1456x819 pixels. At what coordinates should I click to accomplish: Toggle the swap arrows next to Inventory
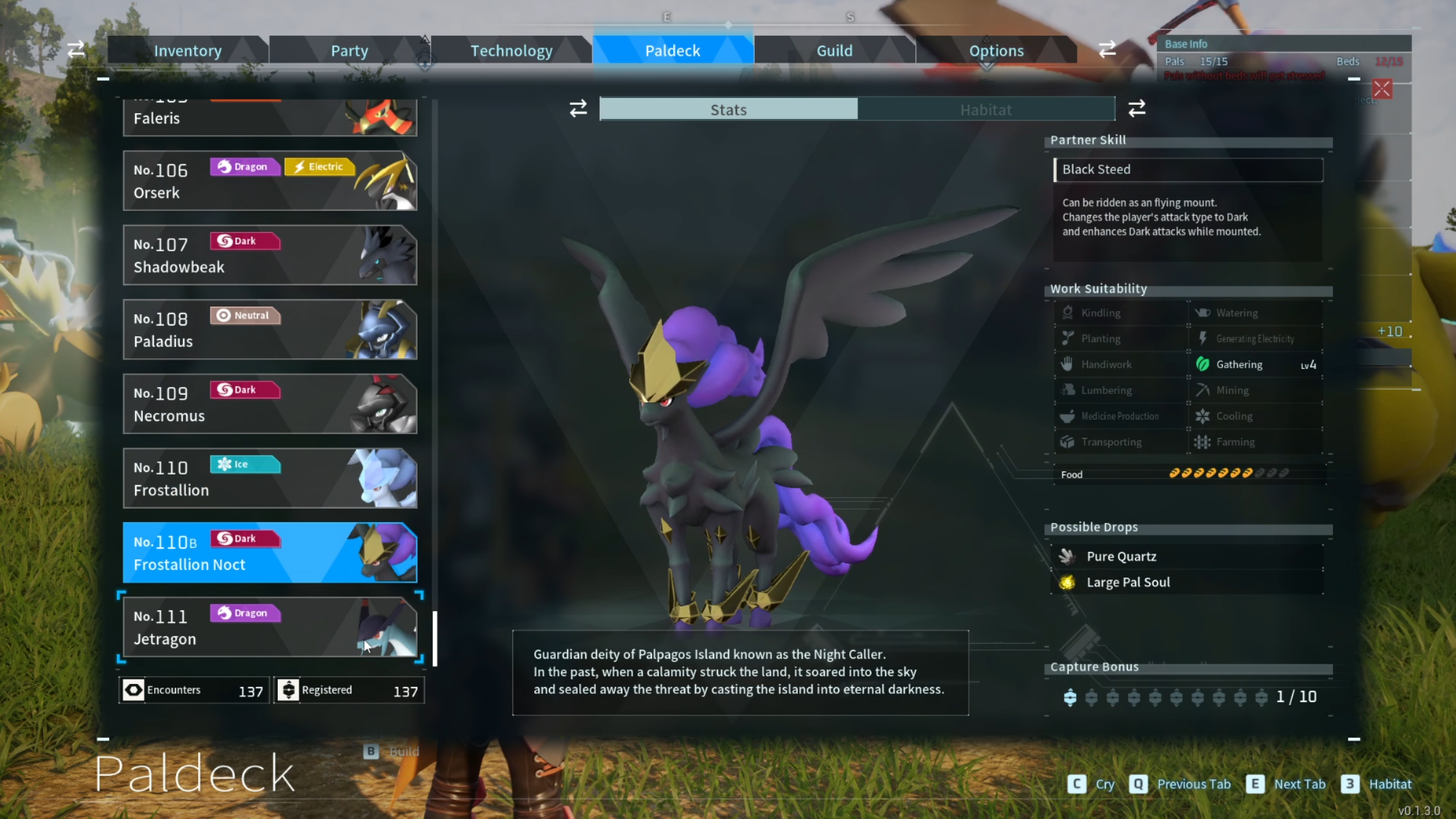pos(75,49)
